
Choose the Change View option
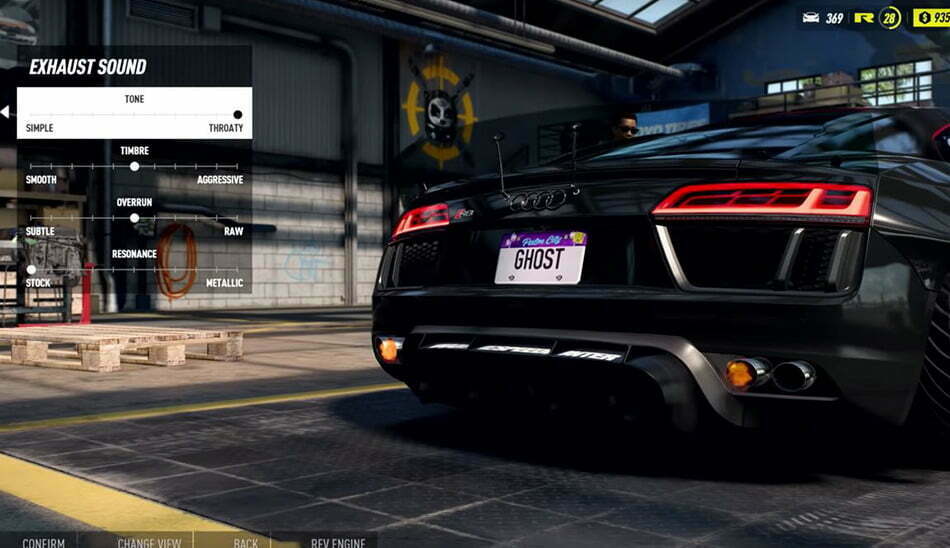149,542
